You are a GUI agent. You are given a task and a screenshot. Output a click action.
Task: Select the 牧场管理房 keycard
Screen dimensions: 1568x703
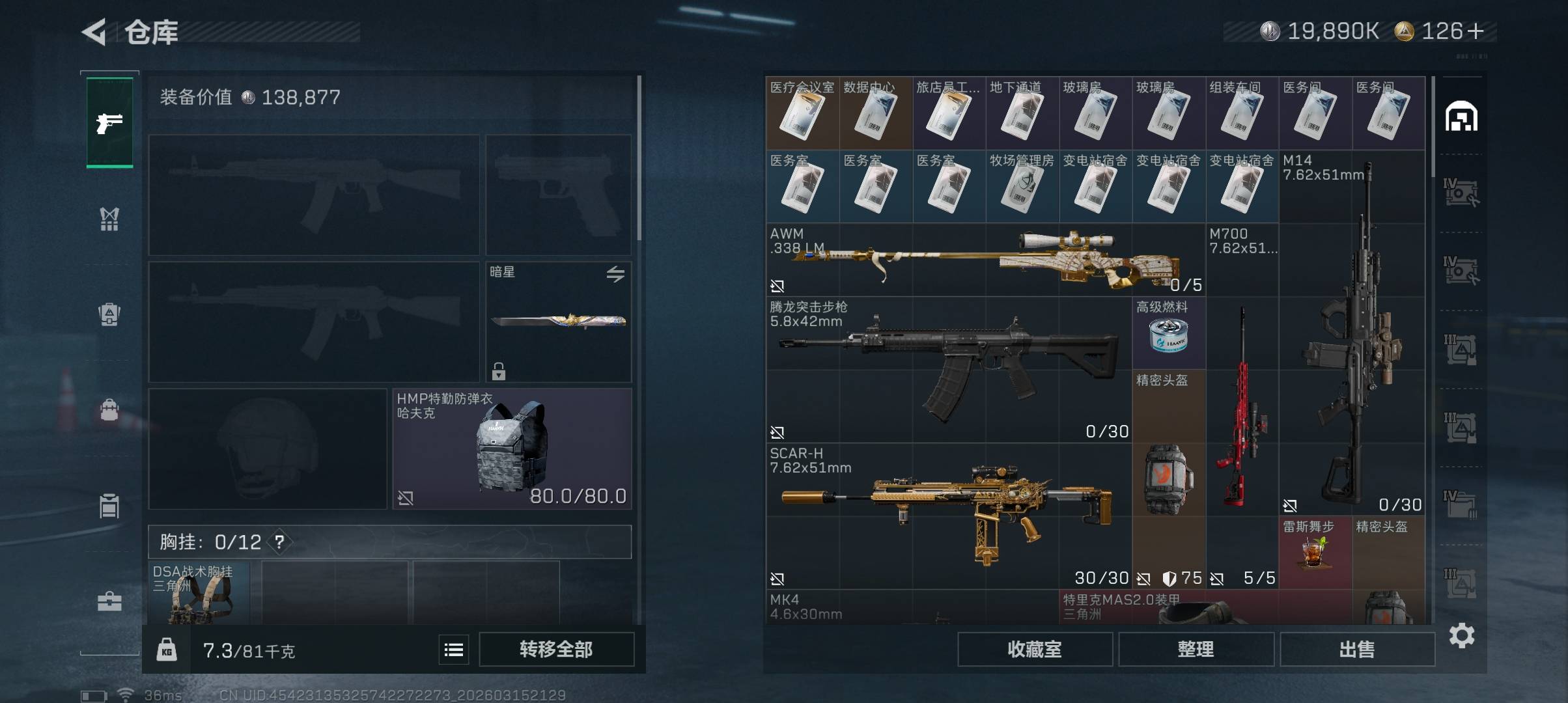coord(1022,186)
